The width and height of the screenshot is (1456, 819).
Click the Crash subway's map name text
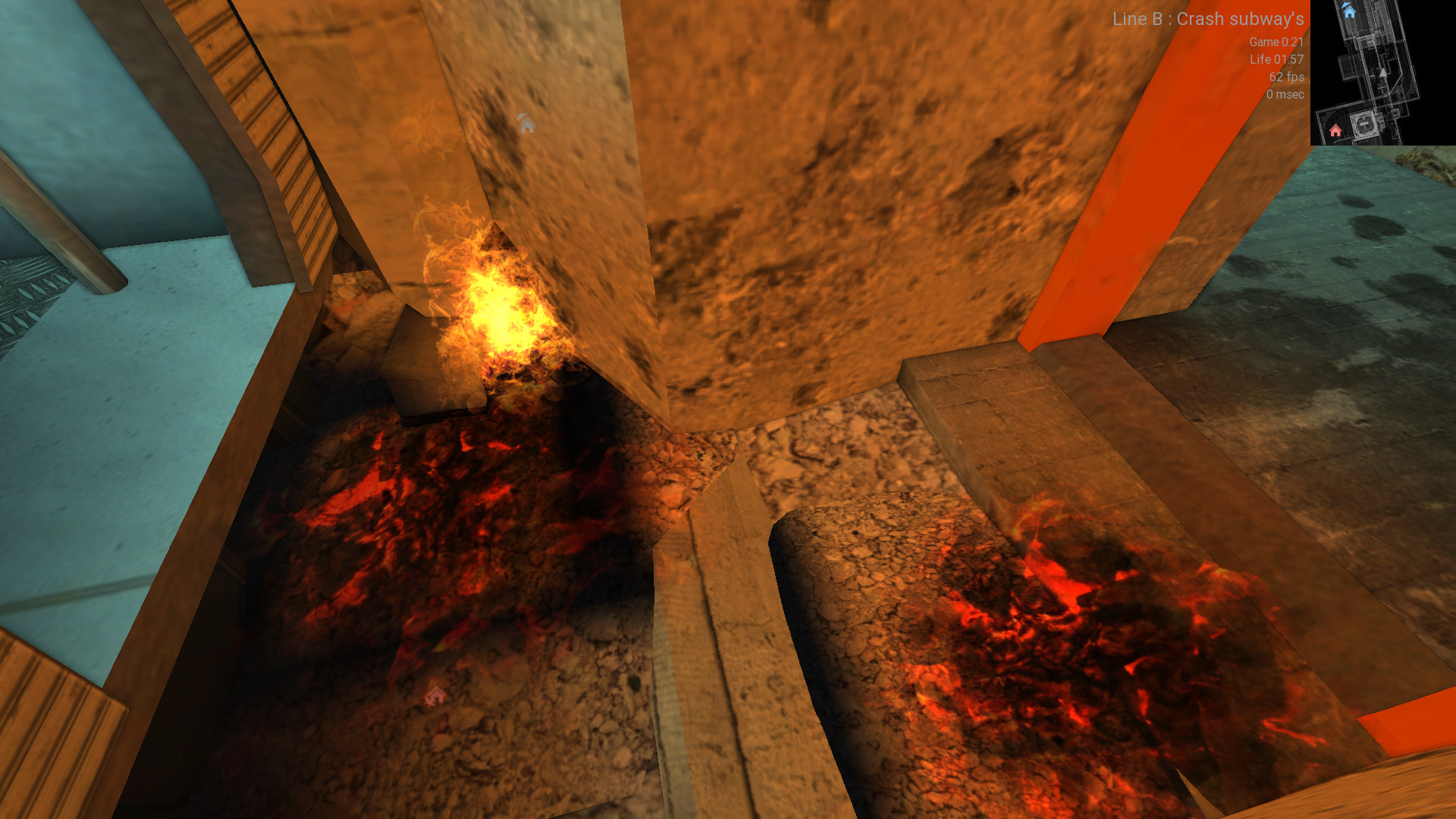(1242, 19)
